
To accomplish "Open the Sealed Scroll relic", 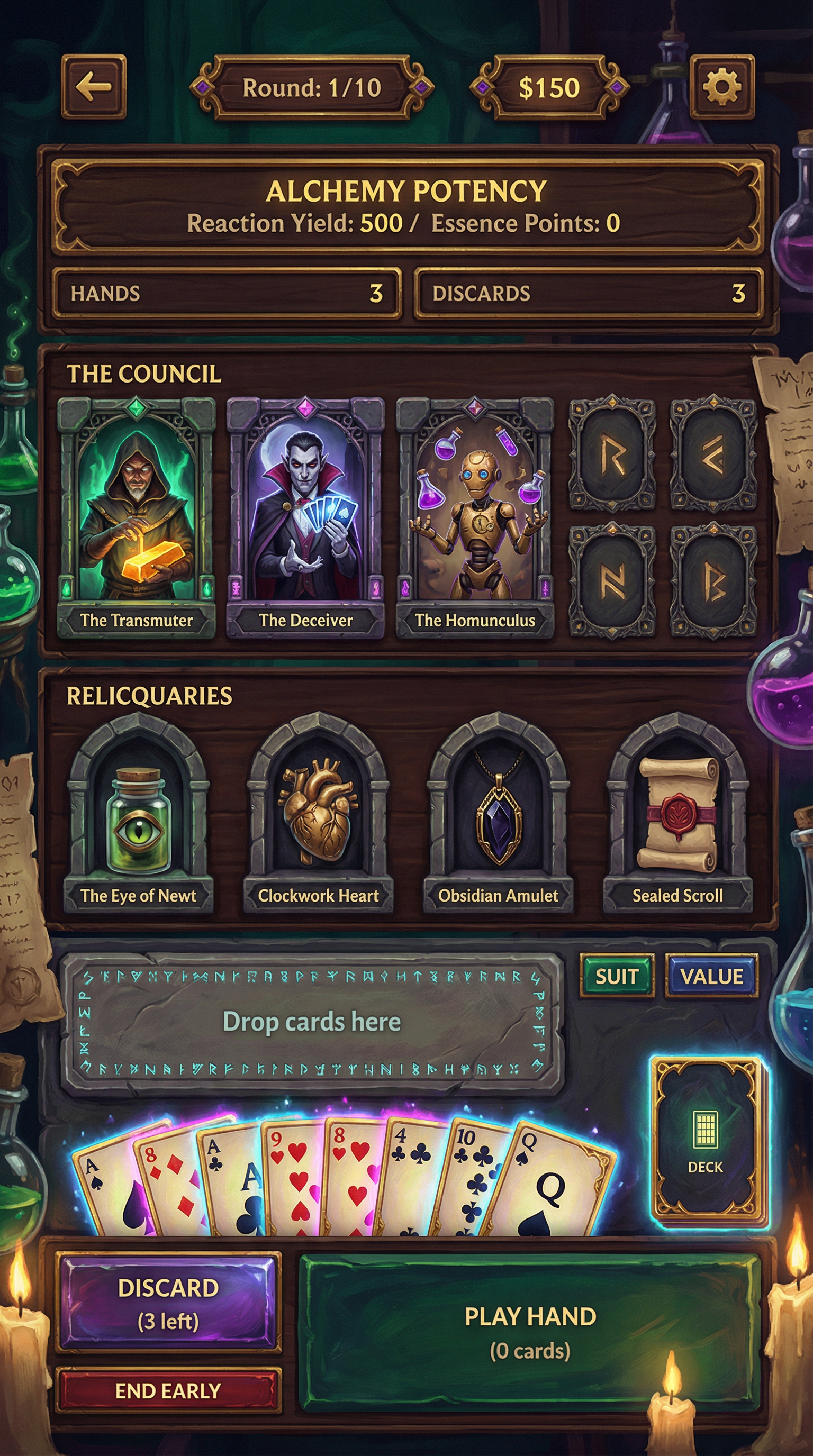I will tap(677, 814).
